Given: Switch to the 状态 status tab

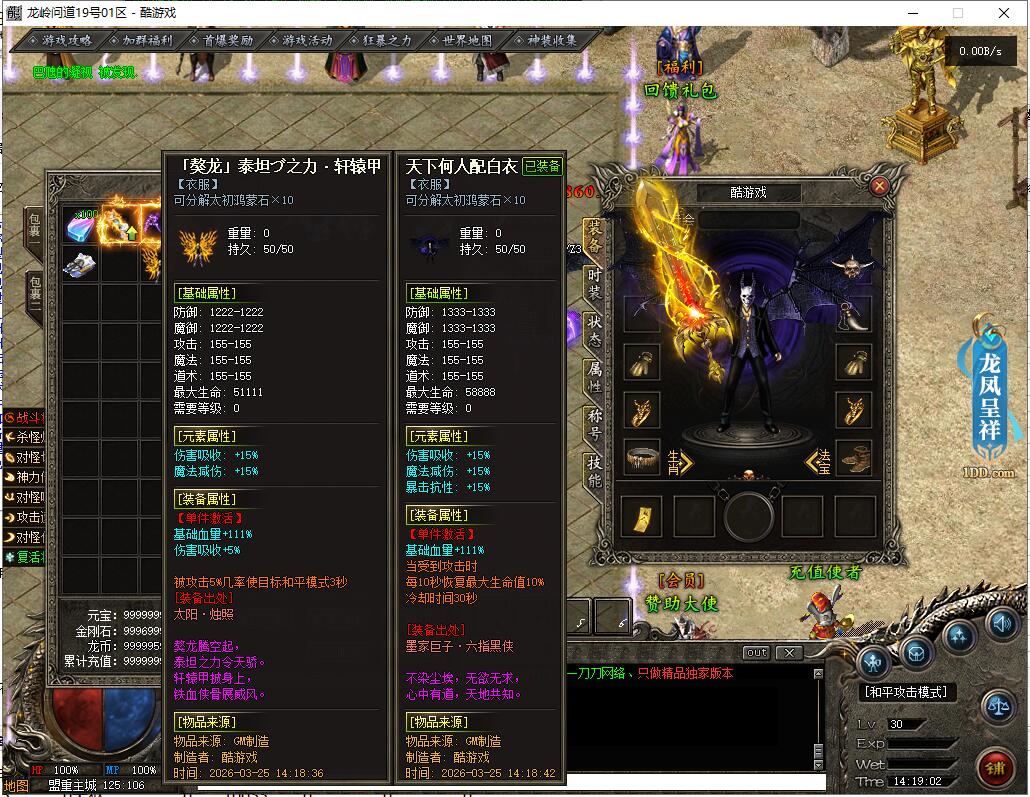Looking at the screenshot, I should 595,330.
